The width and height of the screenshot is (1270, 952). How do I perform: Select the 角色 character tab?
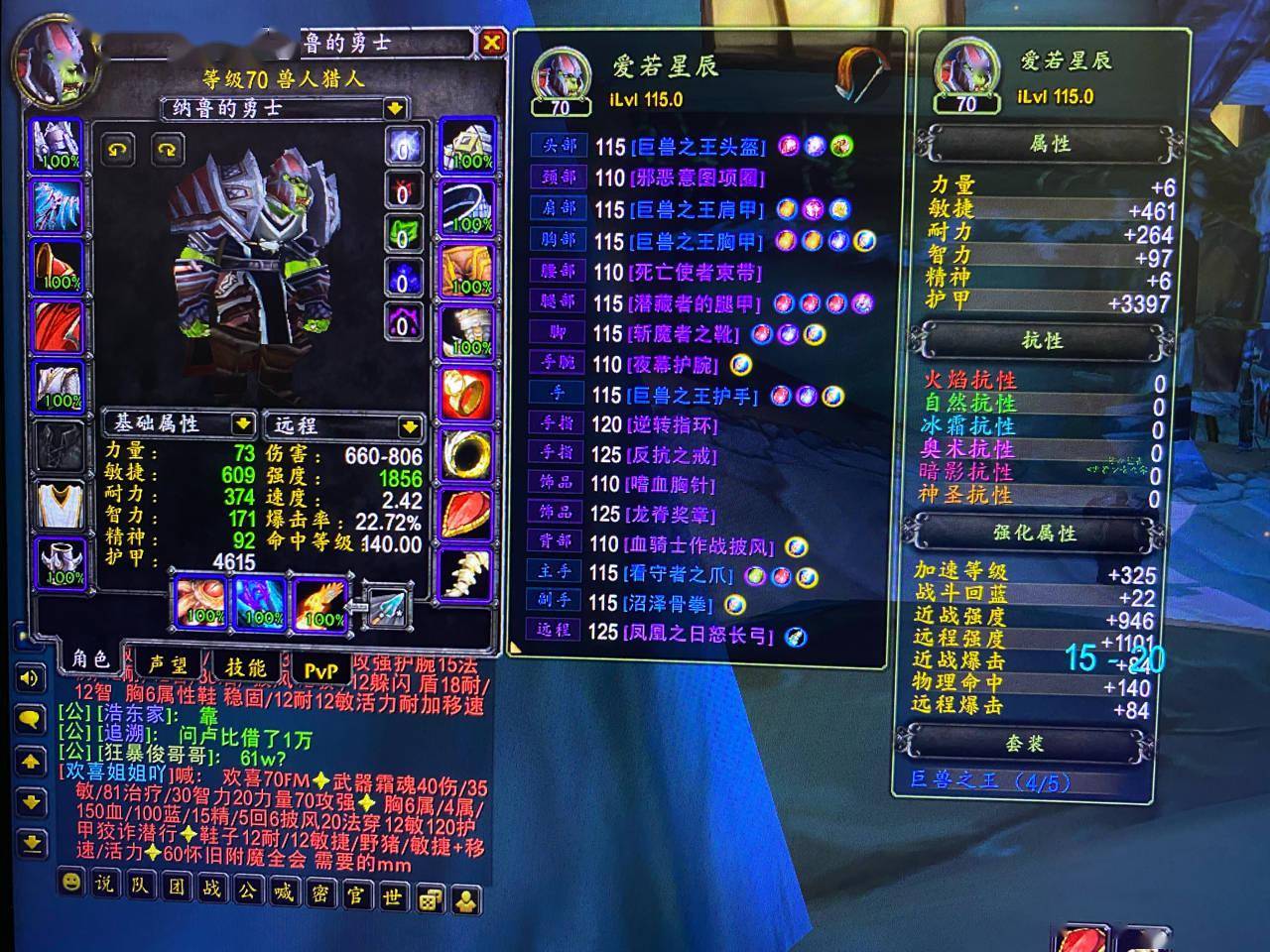[x=90, y=658]
